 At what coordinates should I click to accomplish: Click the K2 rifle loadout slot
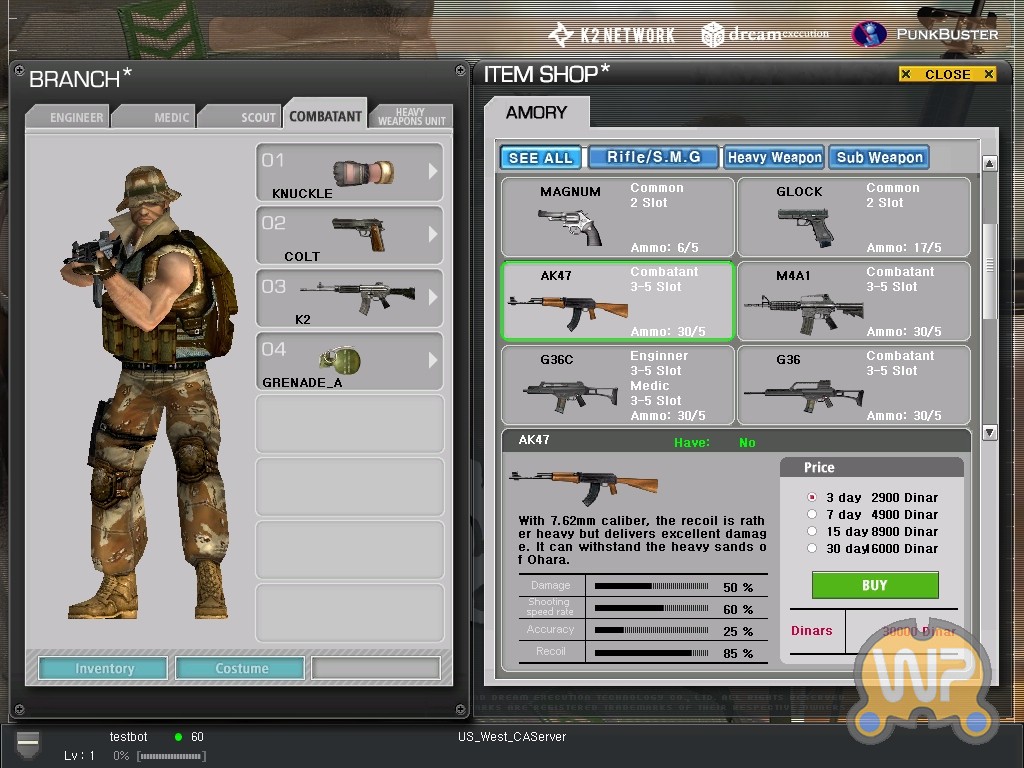tap(349, 298)
